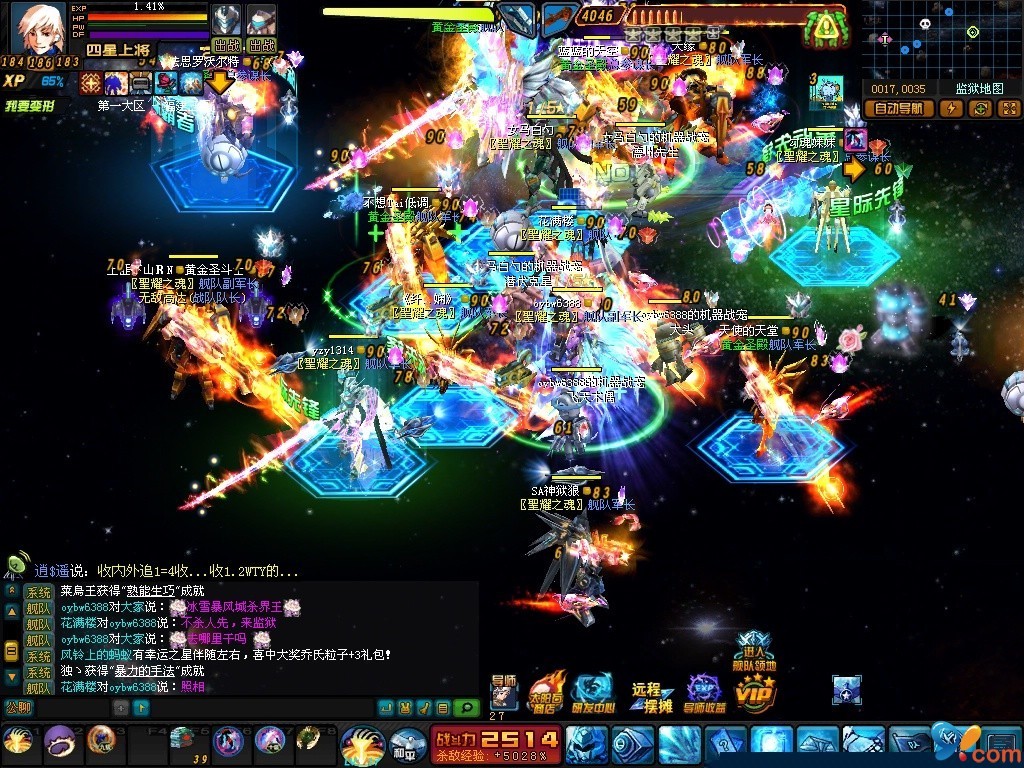Open the minimap in the corner
Viewport: 1024px width, 768px height.
(x=941, y=39)
